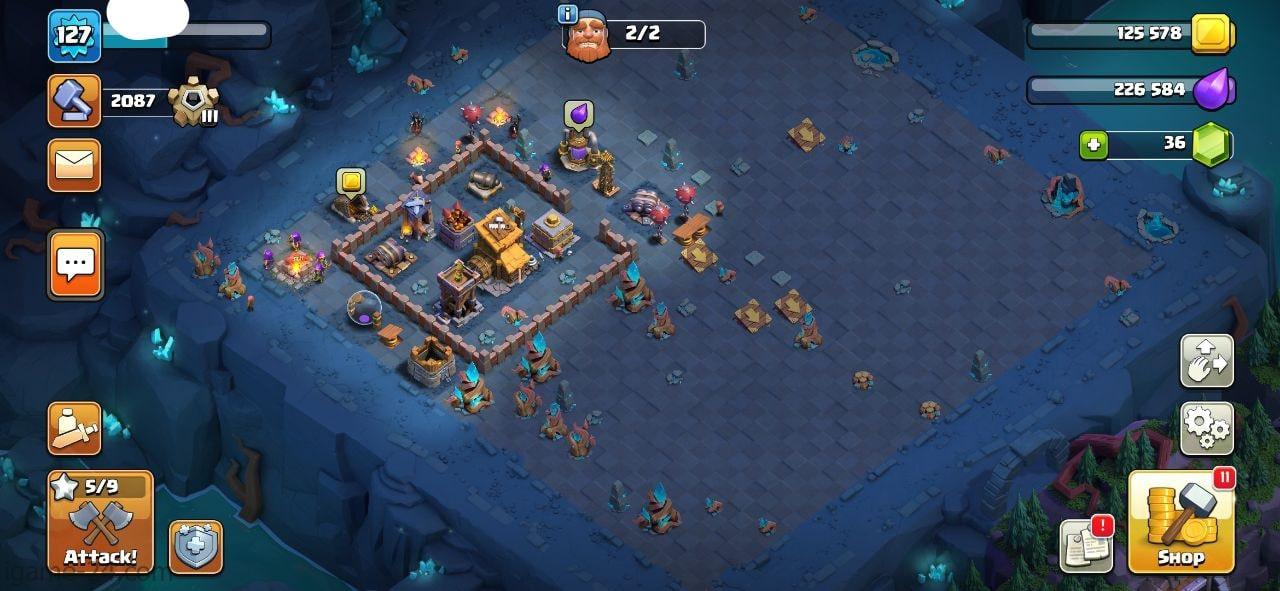Open the shield protection button
Viewport: 1280px width, 591px height.
tap(195, 547)
